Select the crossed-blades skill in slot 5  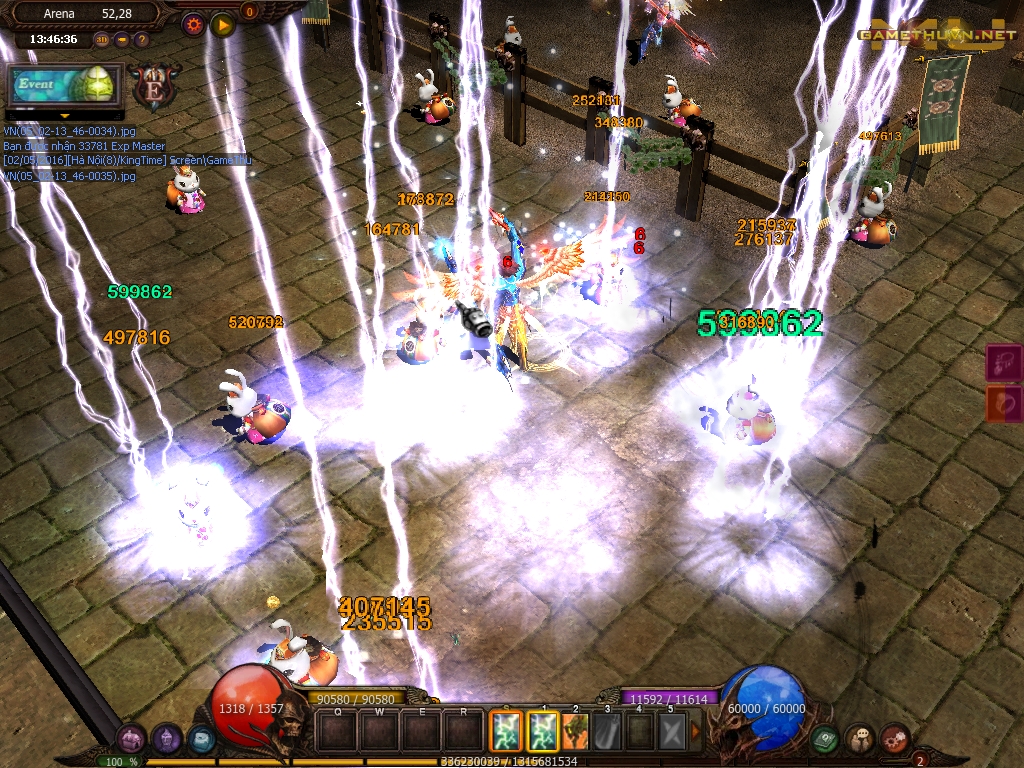tap(672, 730)
